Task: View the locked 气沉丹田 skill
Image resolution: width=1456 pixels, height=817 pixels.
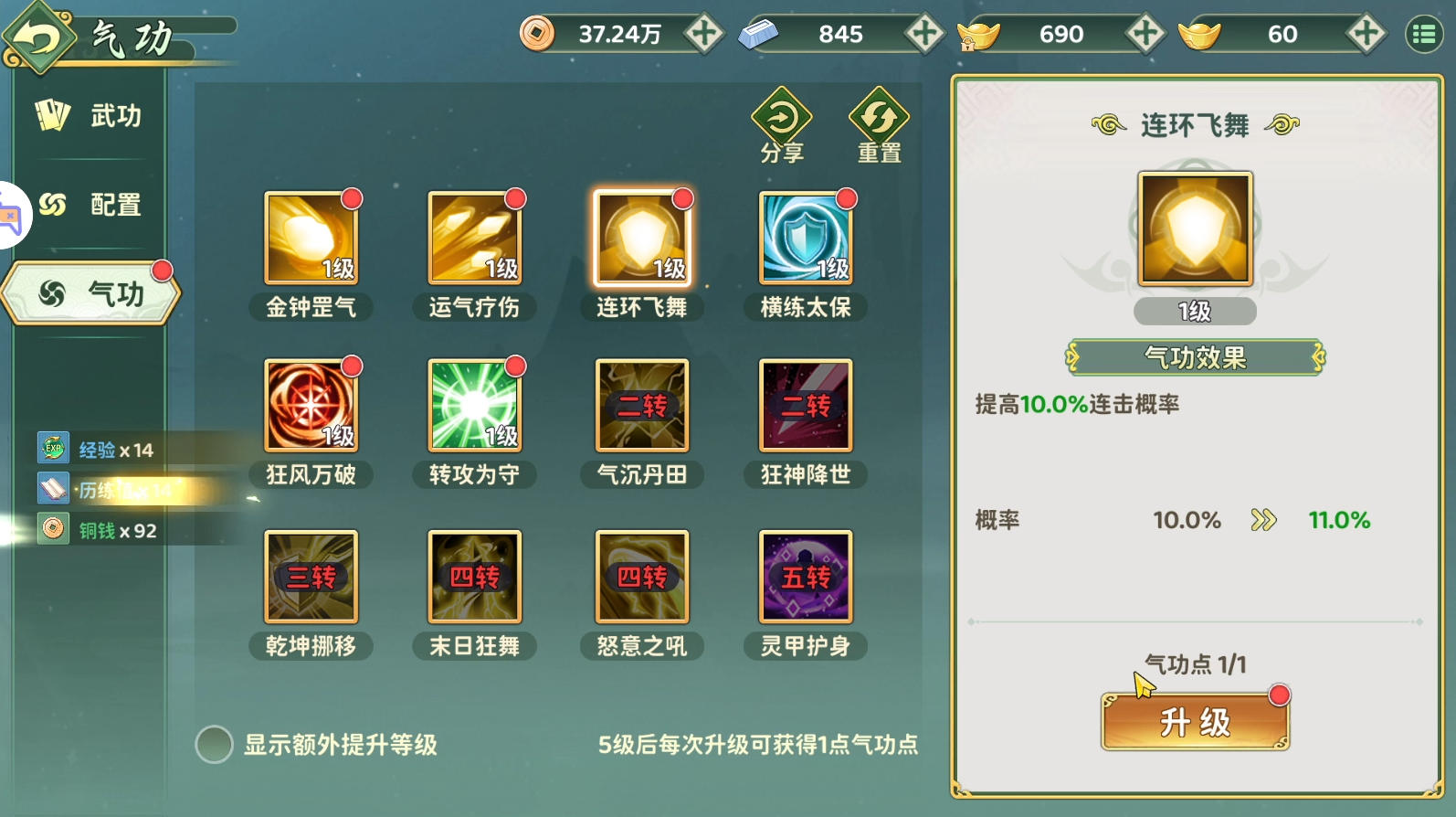Action: [641, 406]
